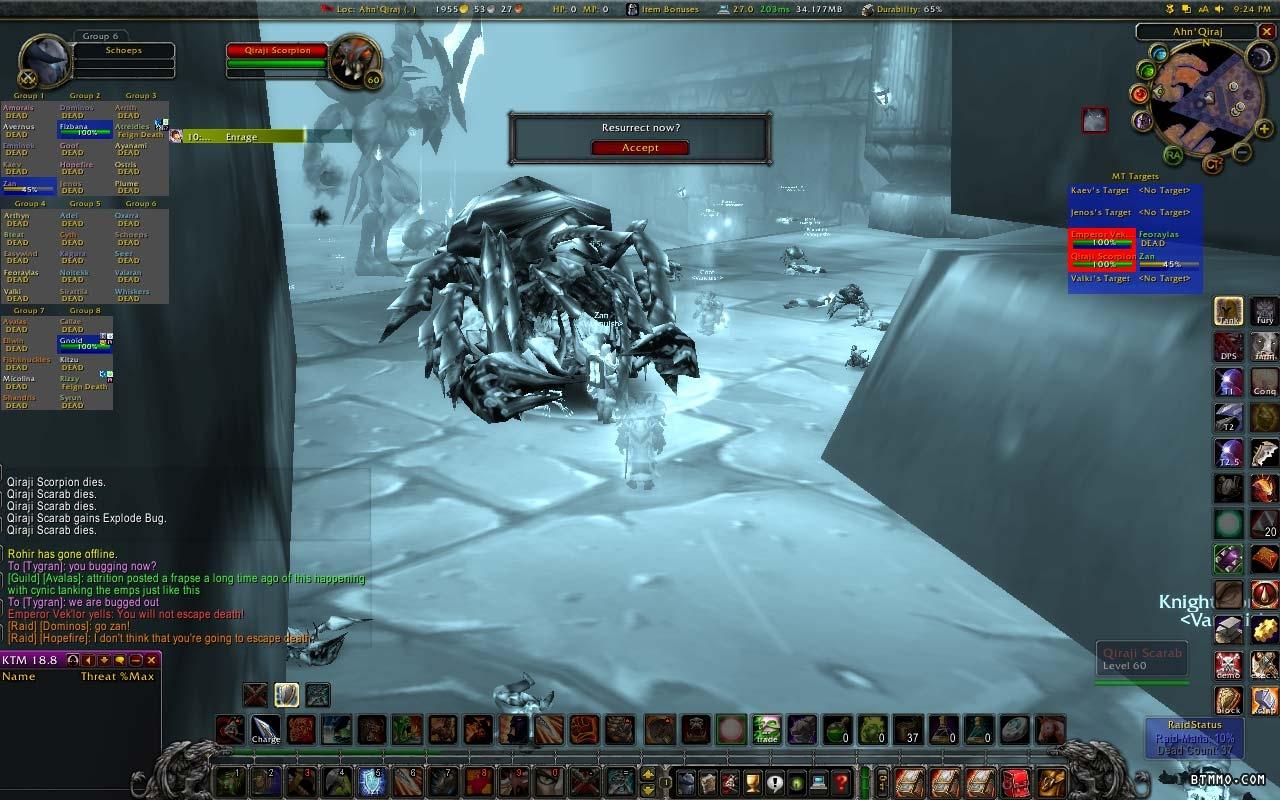Click the green RA minimap button
Viewport: 1280px width, 800px height.
(x=1173, y=155)
